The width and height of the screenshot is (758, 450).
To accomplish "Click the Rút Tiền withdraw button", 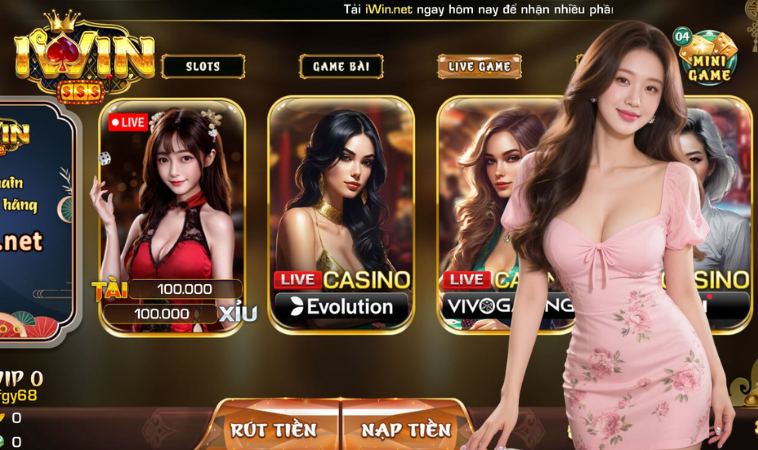I will click(273, 428).
